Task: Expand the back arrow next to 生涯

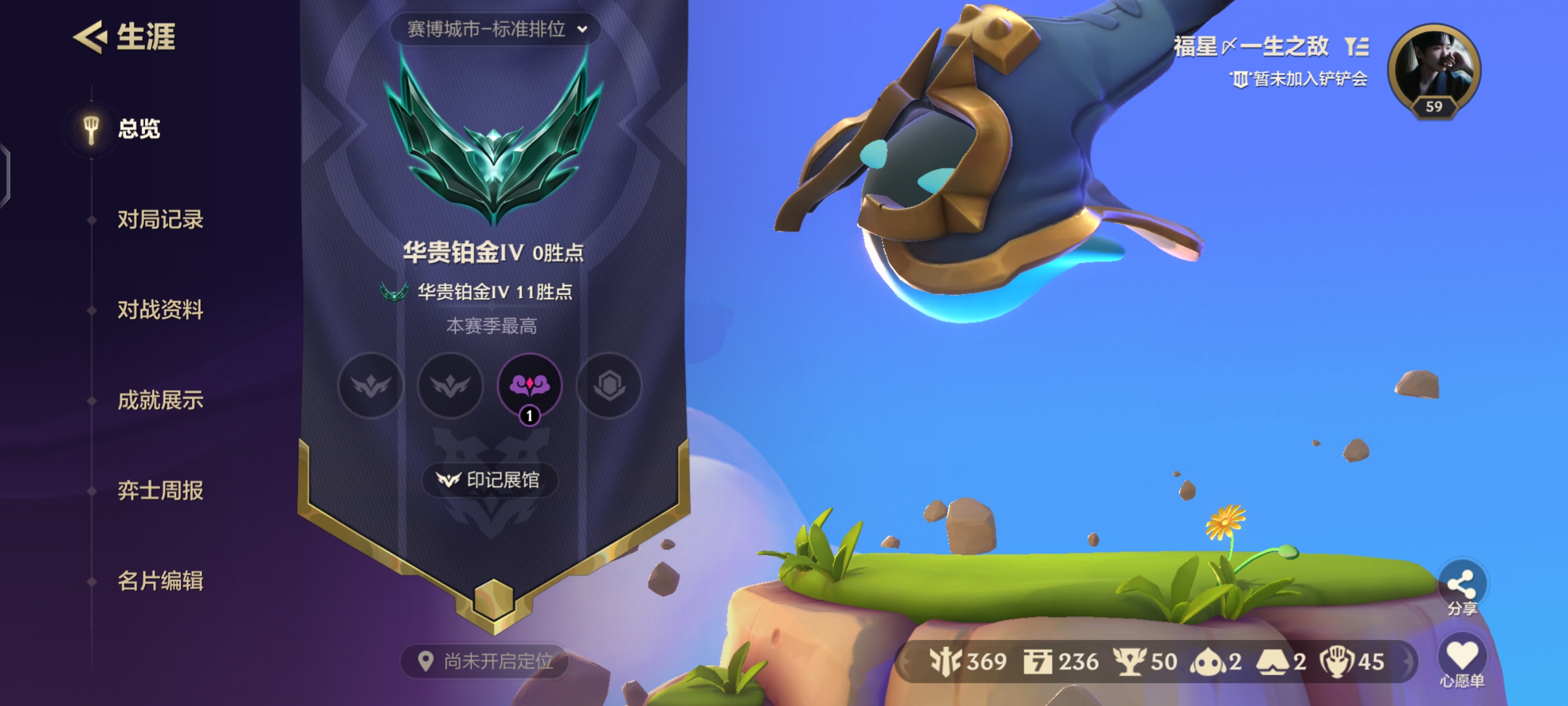Action: (90, 38)
